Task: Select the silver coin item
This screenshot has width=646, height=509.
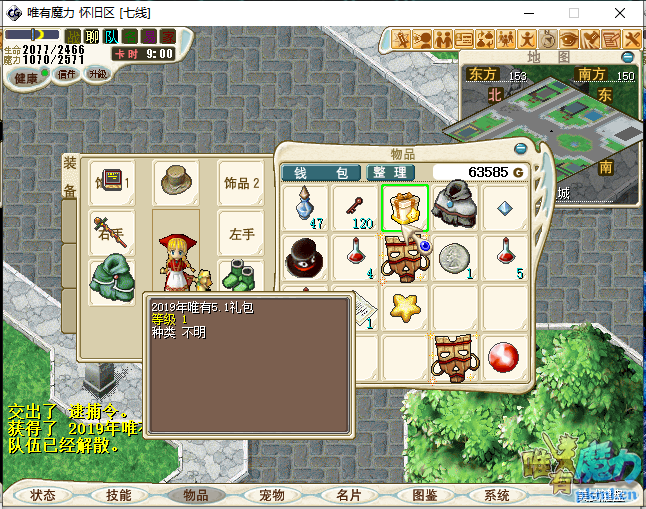Action: (x=456, y=258)
